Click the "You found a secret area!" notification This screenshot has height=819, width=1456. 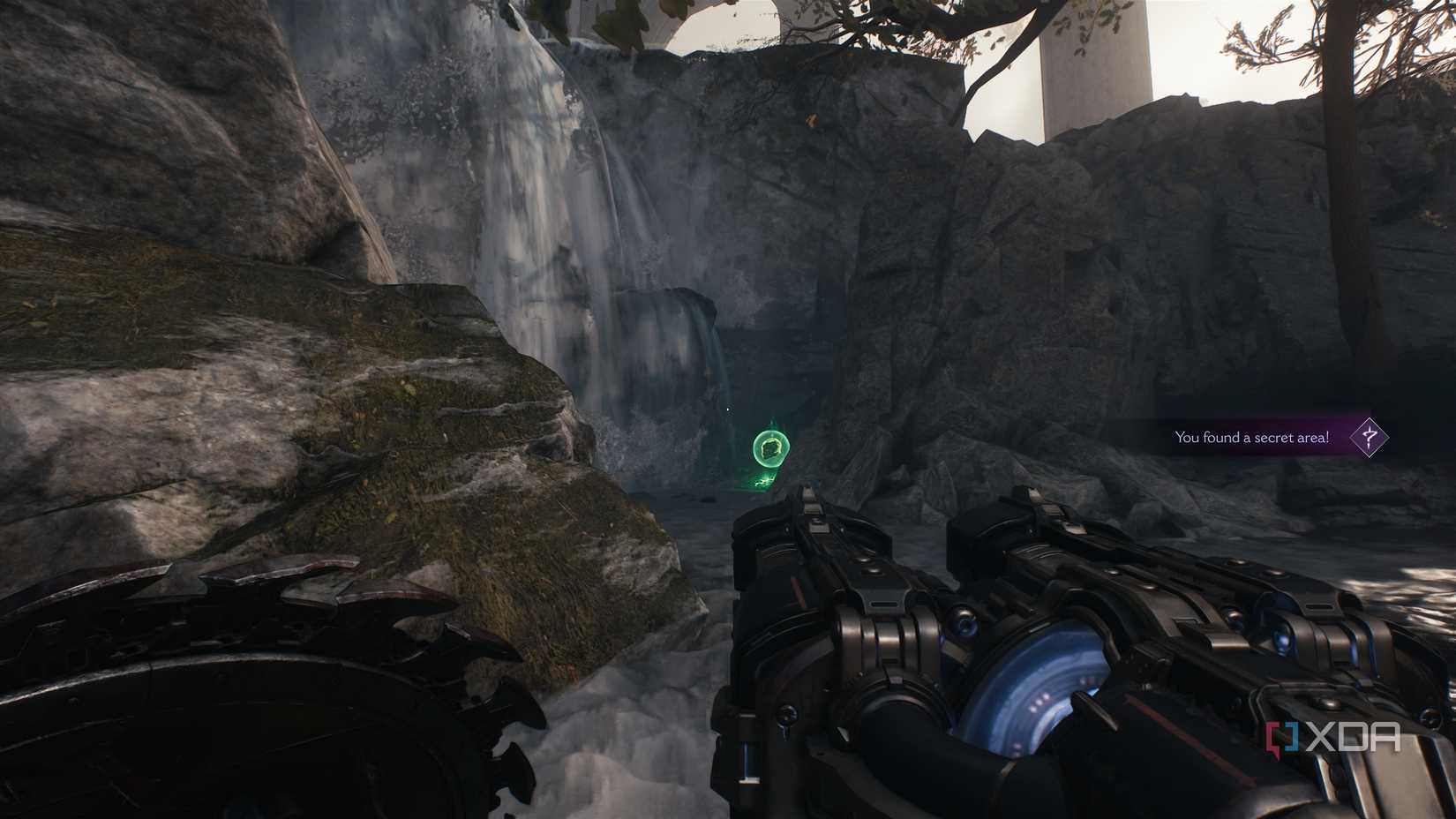coord(1251,437)
